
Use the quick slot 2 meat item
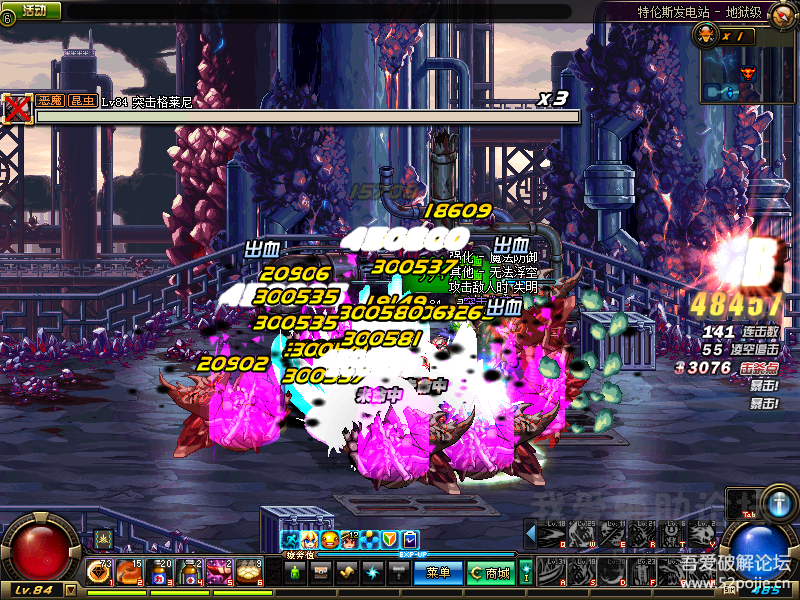(128, 572)
